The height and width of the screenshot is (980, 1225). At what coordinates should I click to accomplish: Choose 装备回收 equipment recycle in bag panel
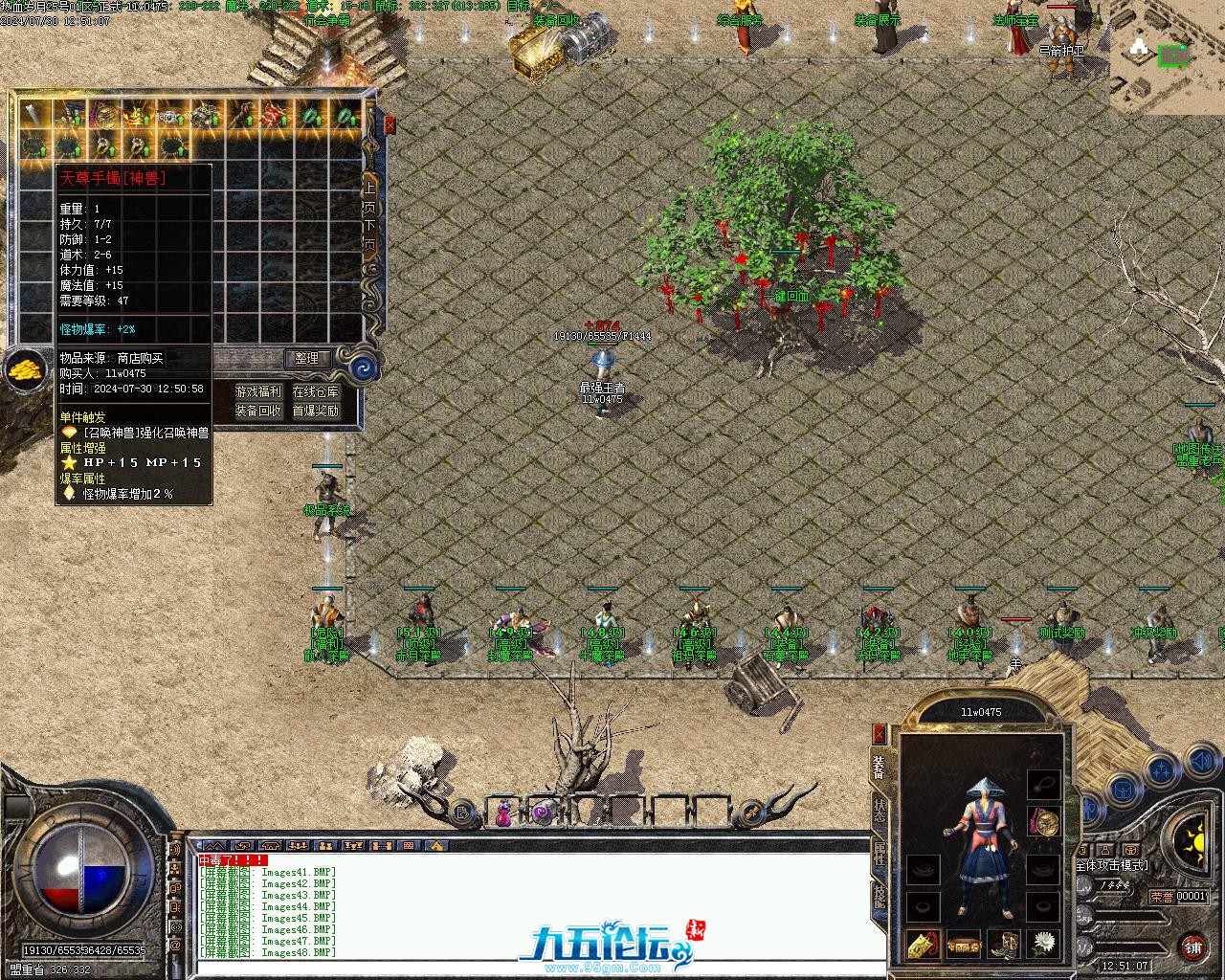(258, 411)
